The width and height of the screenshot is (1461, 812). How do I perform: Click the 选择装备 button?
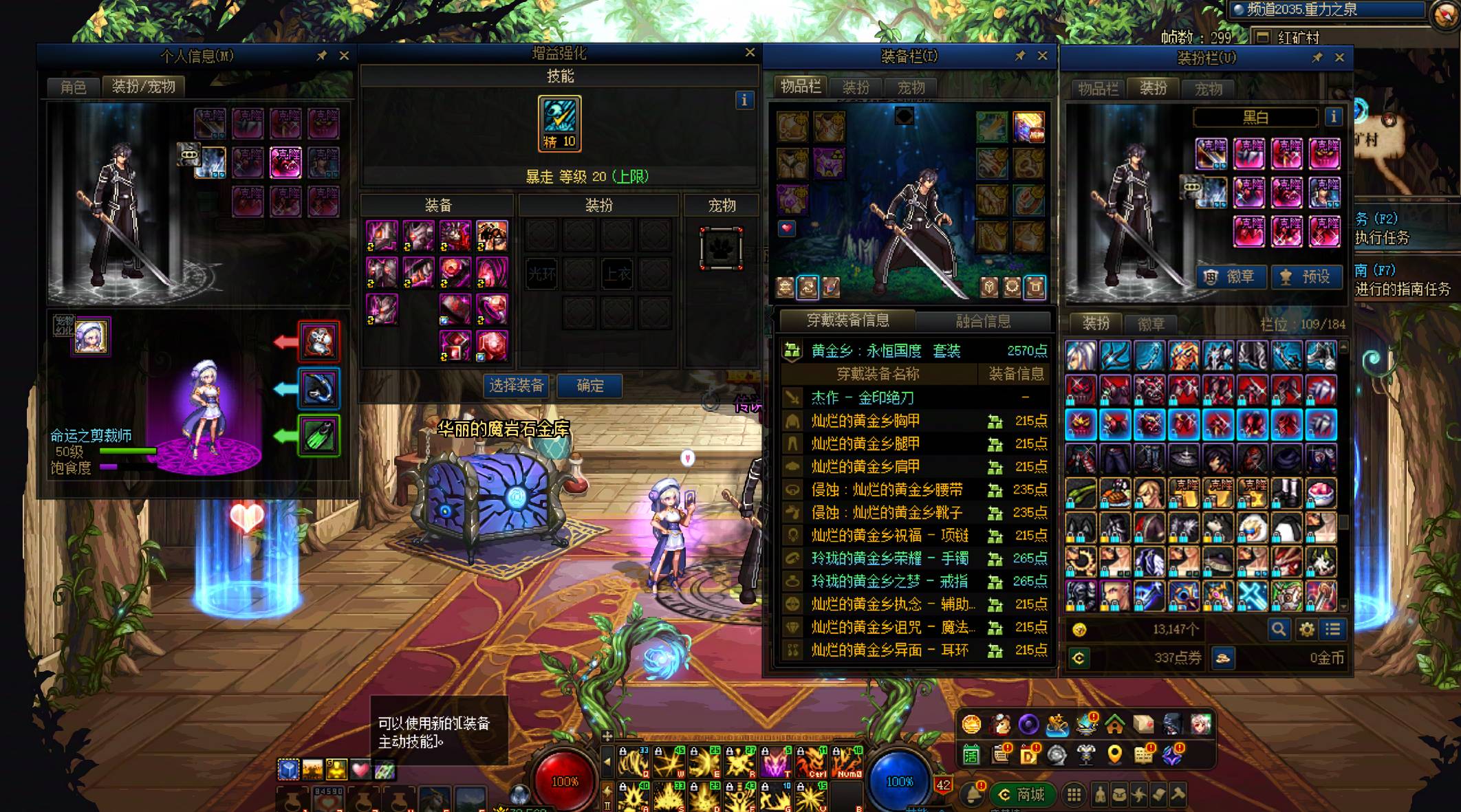[x=516, y=386]
